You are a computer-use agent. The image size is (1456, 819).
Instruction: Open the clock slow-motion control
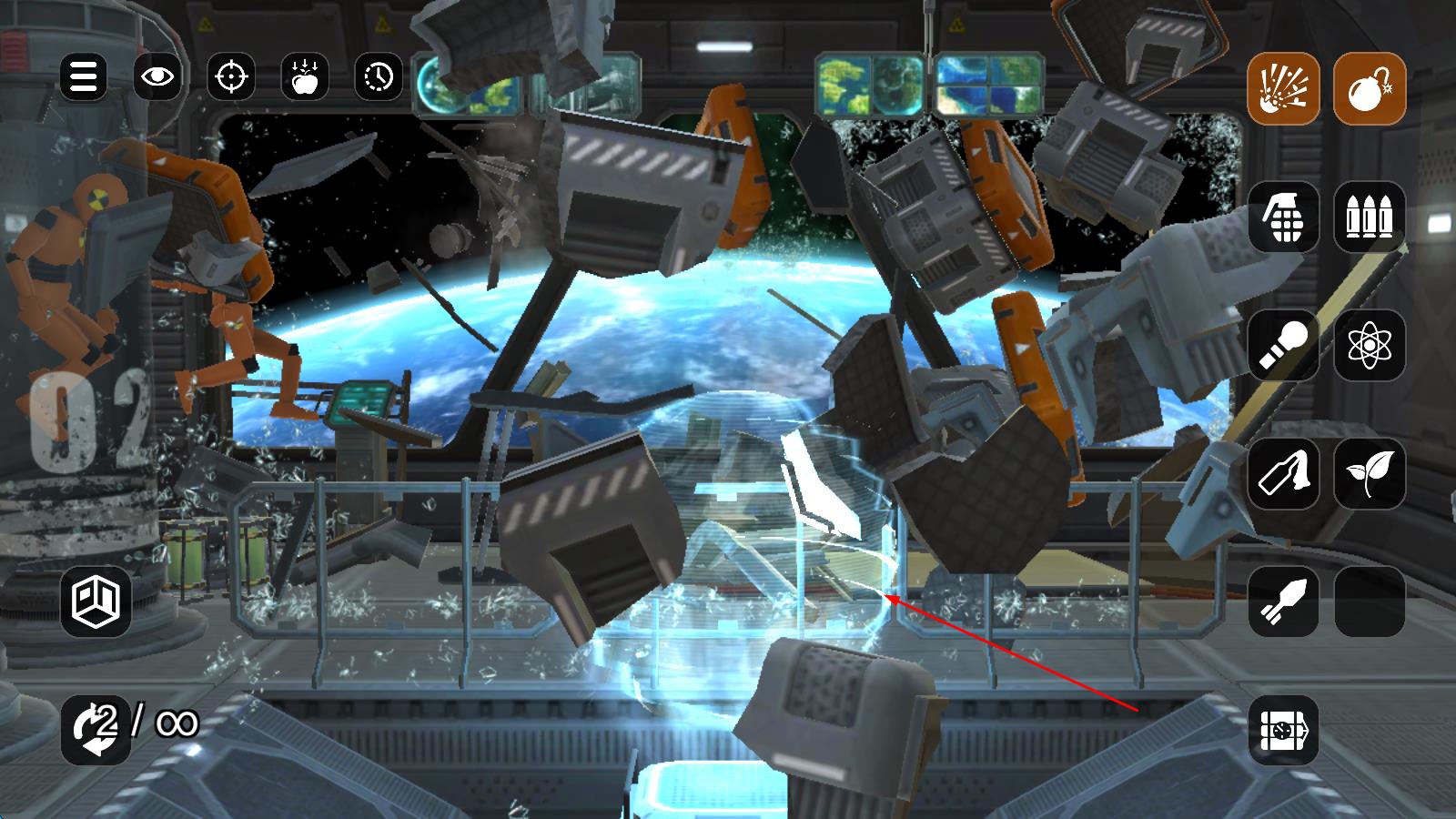[379, 76]
